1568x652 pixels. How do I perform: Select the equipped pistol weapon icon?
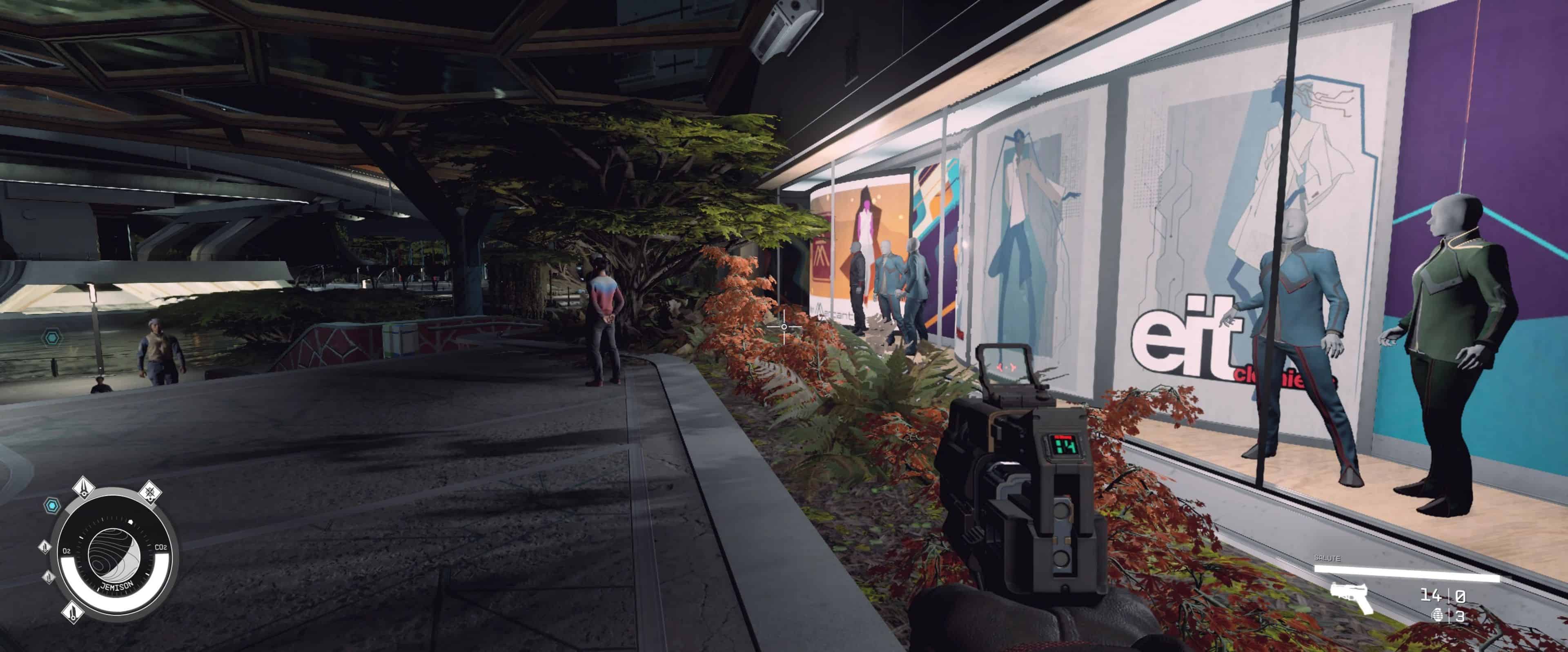(x=1350, y=597)
